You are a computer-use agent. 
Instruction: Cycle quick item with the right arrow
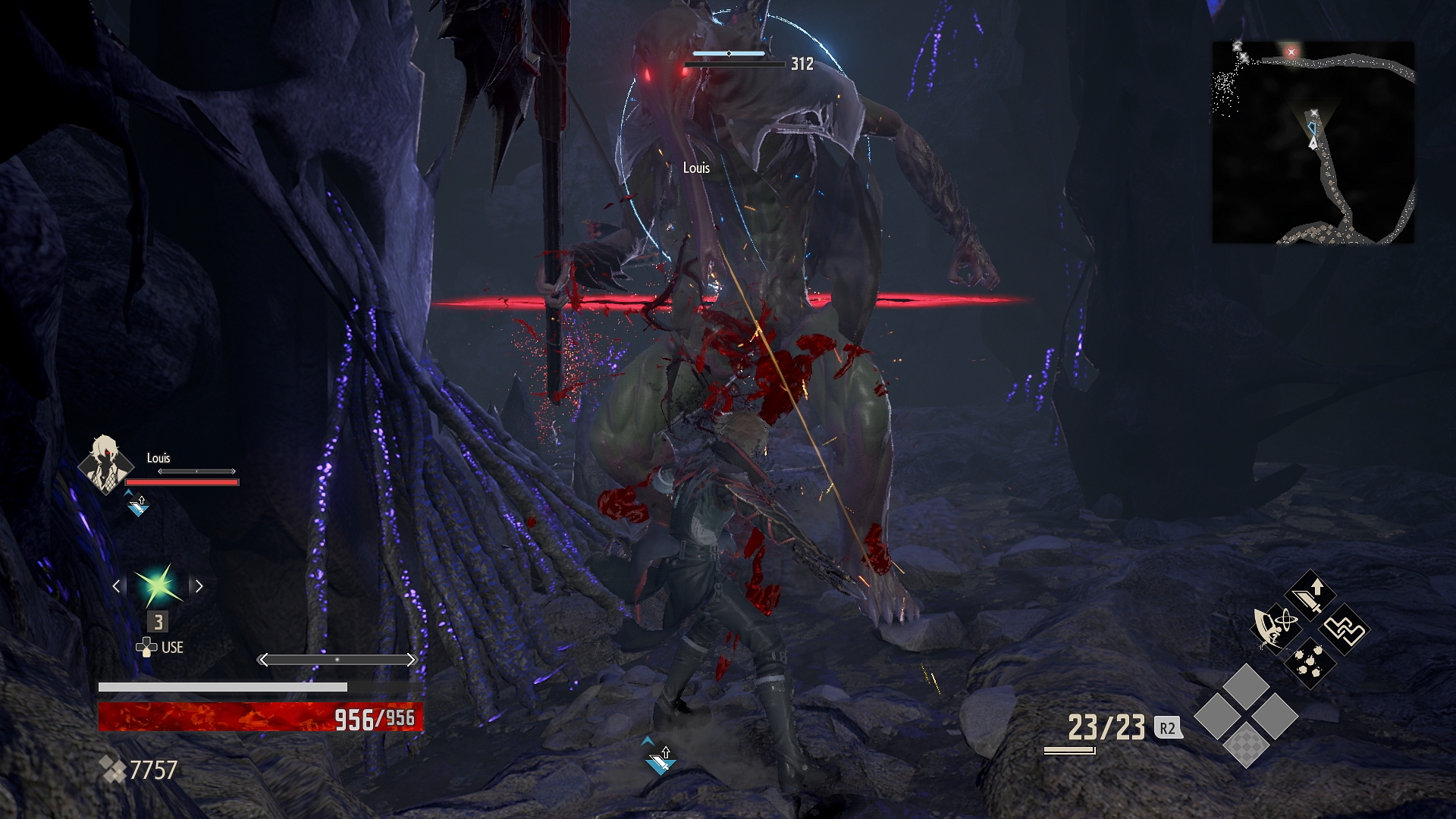(199, 585)
